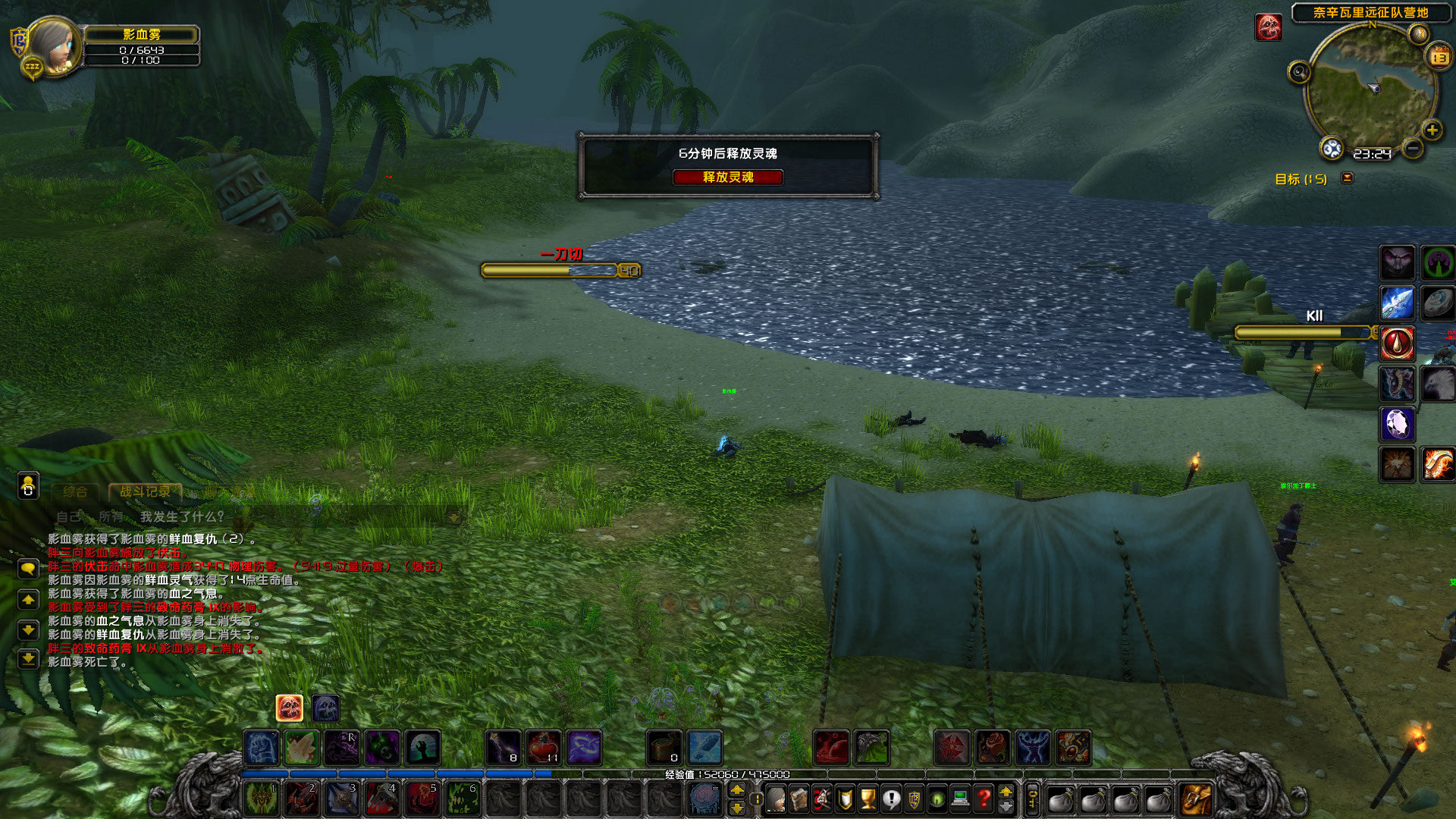The image size is (1456, 819).
Task: Open the help request question mark icon
Action: coord(984,800)
